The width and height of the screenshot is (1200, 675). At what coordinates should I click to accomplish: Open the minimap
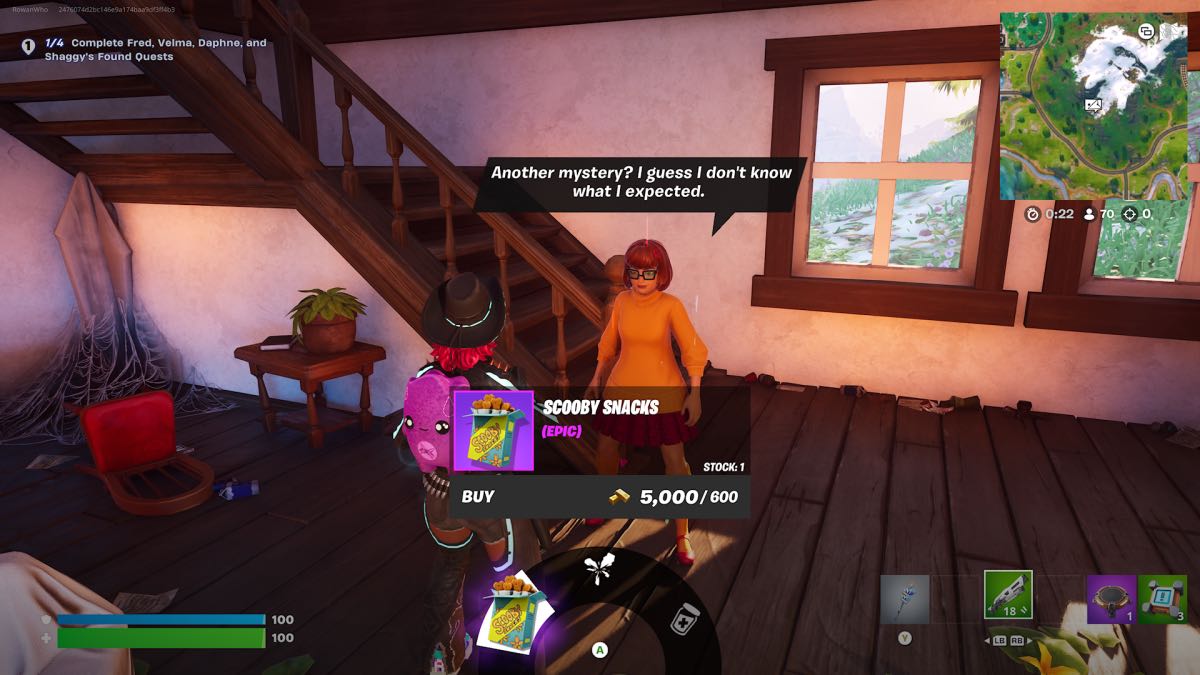[x=1092, y=105]
